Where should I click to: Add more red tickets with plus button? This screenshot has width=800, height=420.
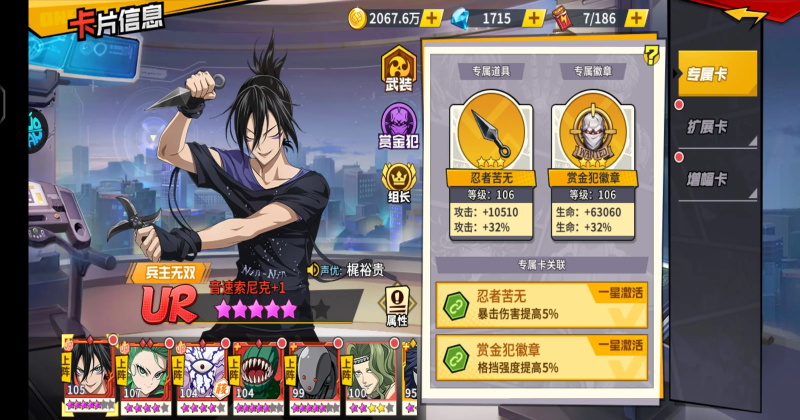[x=636, y=18]
